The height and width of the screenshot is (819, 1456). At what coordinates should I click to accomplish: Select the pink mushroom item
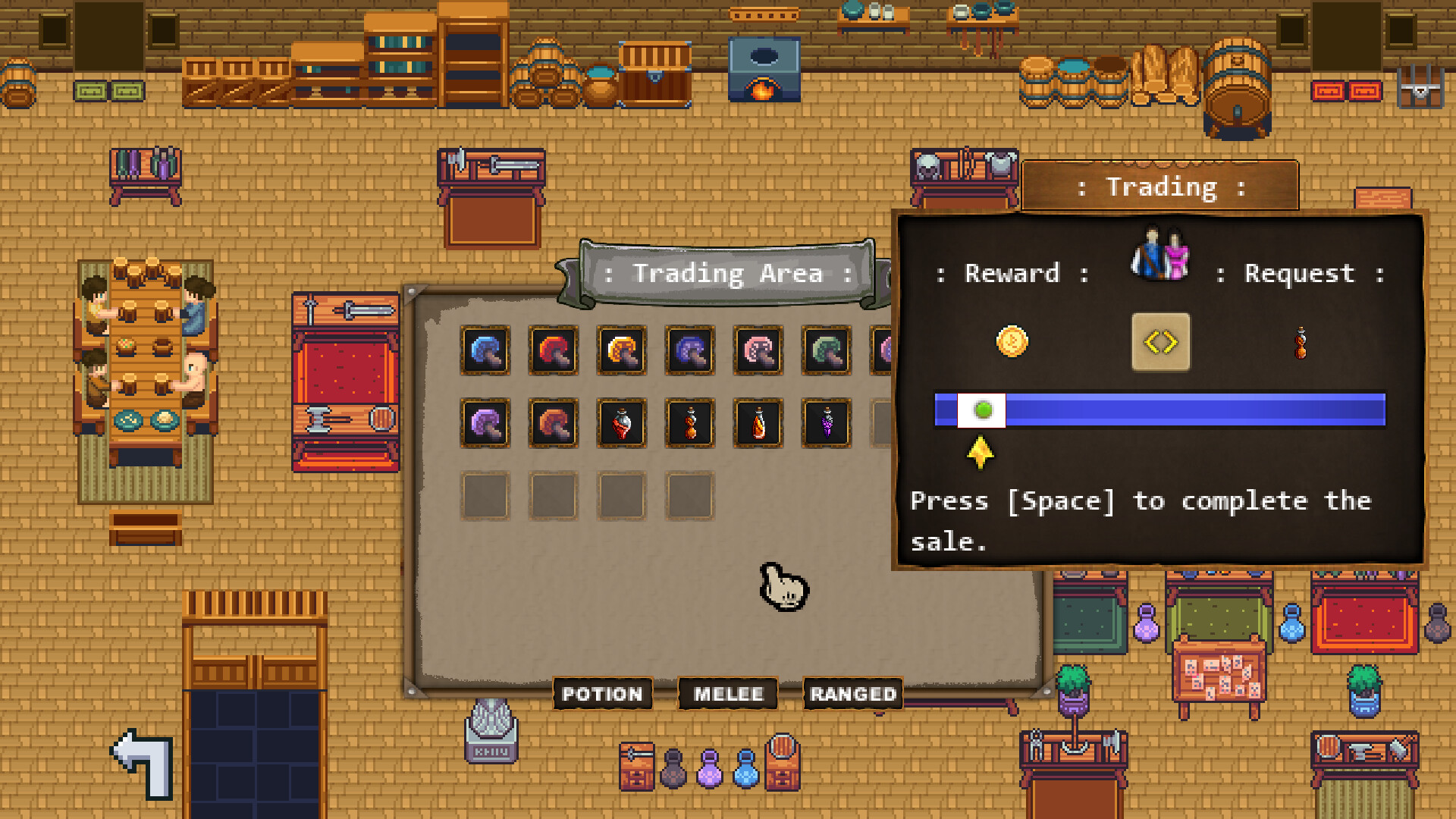tap(758, 350)
